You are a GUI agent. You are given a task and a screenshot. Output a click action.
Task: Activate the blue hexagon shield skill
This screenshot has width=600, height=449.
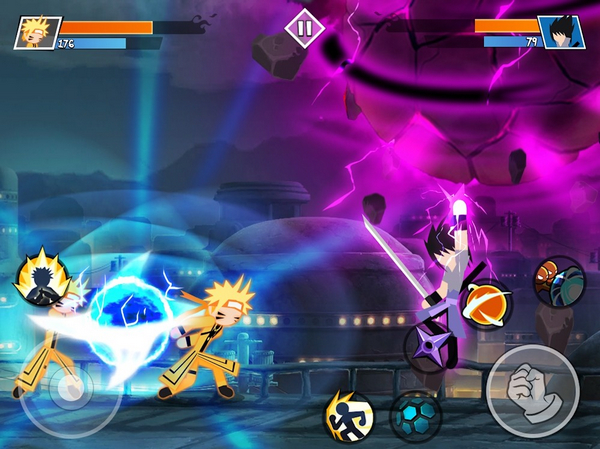[415, 416]
